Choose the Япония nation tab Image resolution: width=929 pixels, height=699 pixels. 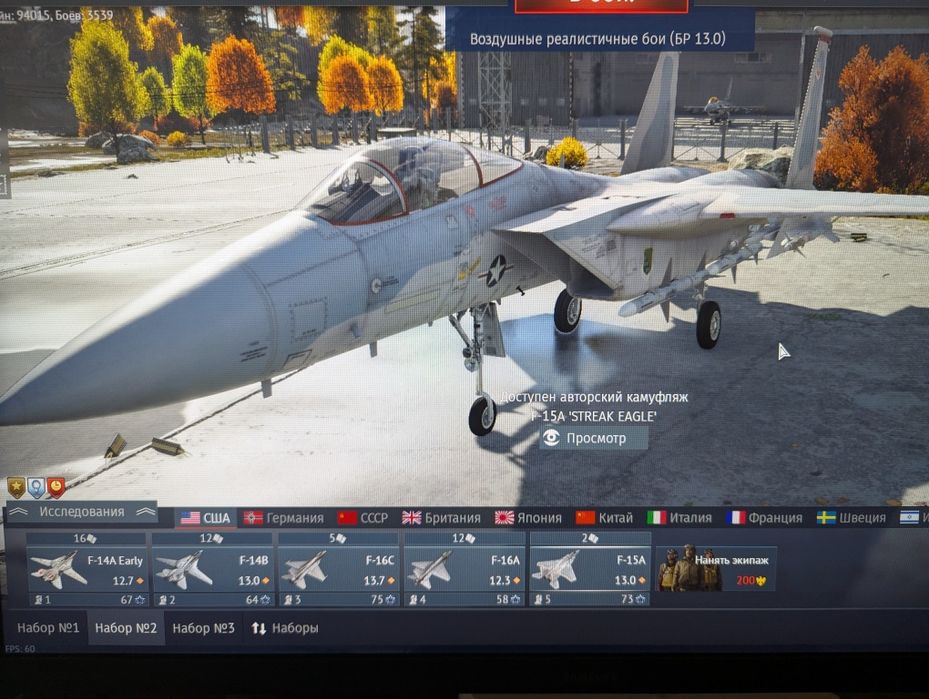(x=528, y=518)
